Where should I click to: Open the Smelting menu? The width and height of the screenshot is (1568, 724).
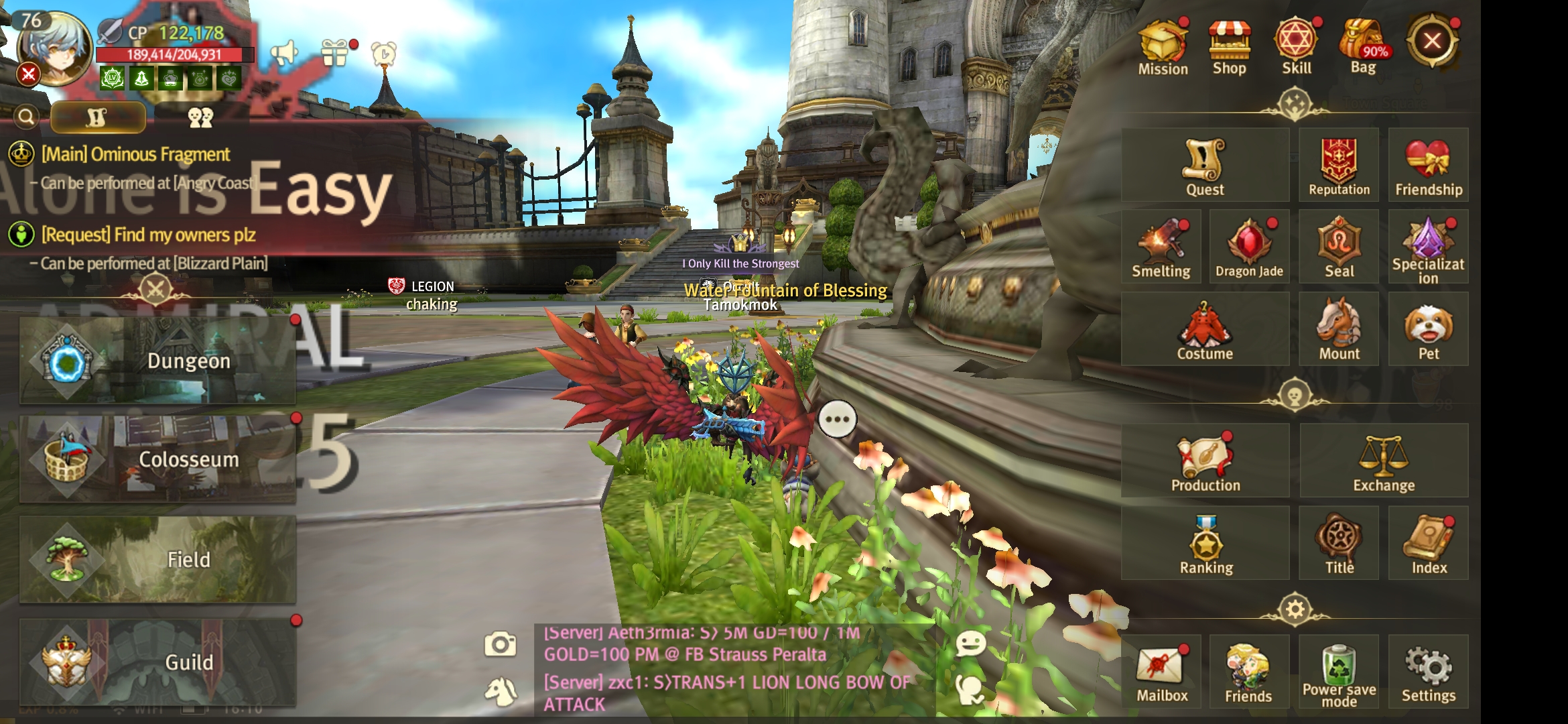tap(1161, 247)
